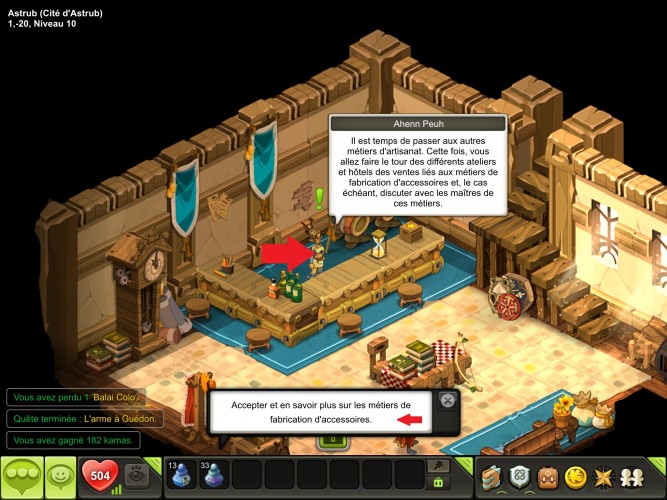Close the dialogue reply box
Screen dimensions: 667x500
click(448, 401)
